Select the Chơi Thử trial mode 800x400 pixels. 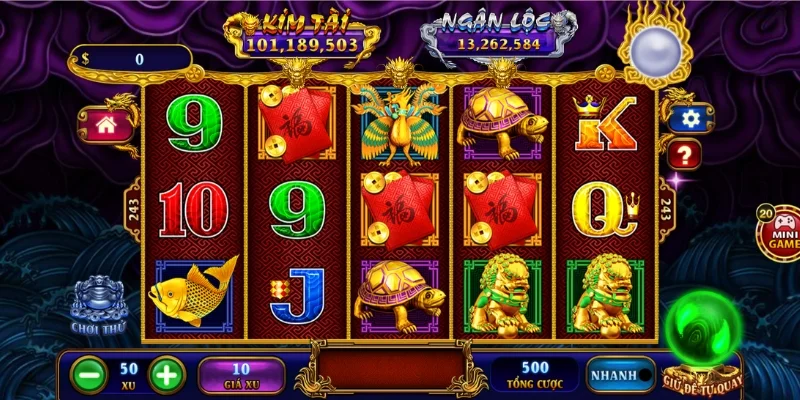coord(96,305)
